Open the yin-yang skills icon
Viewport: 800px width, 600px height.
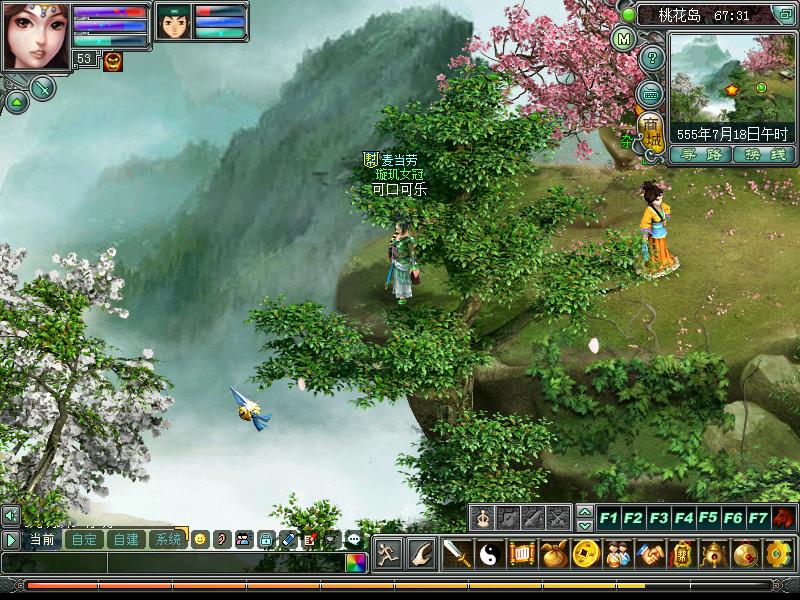(x=488, y=553)
